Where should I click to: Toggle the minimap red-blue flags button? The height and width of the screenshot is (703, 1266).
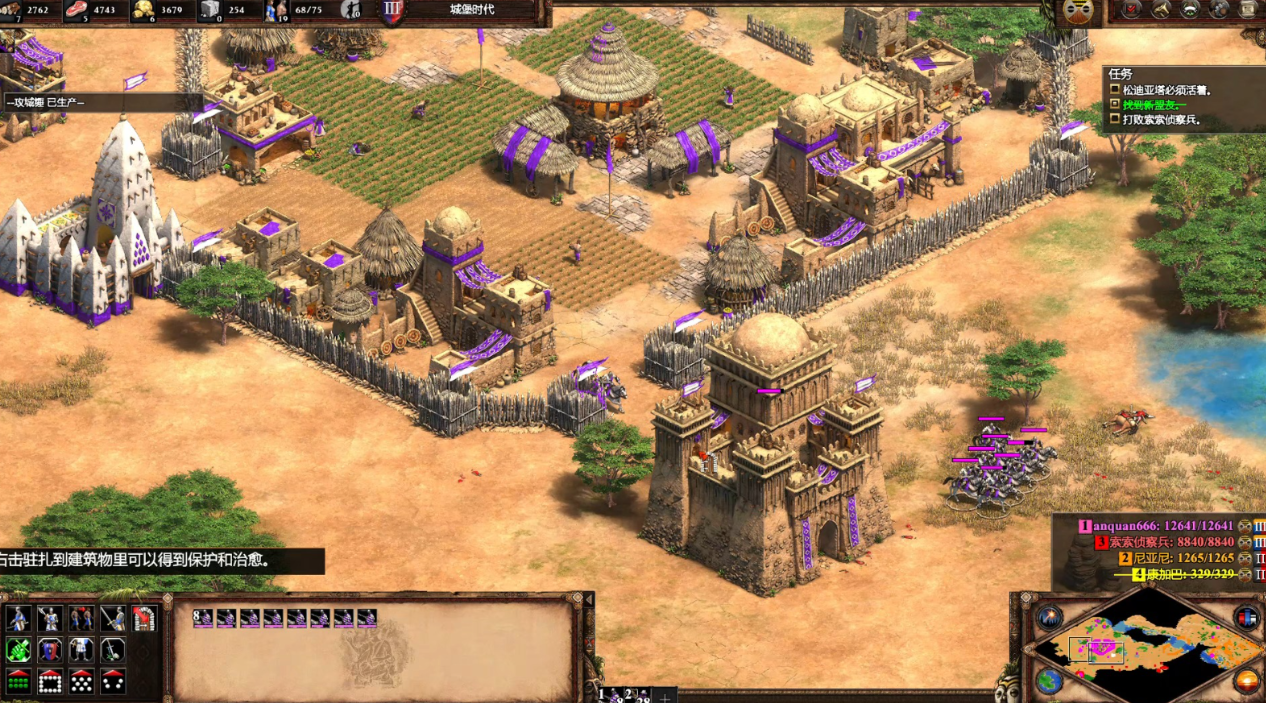(1247, 617)
